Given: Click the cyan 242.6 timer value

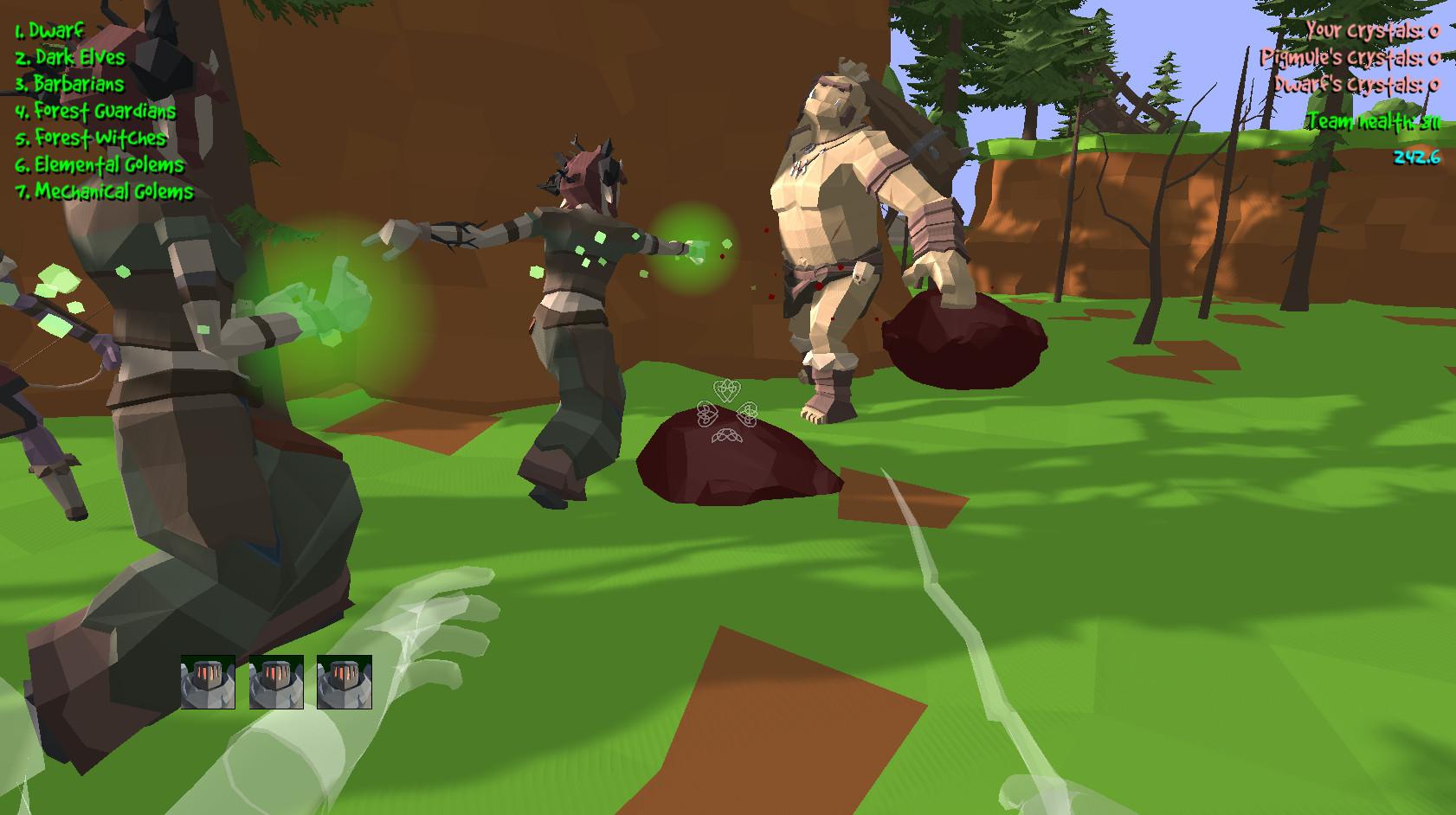Looking at the screenshot, I should coord(1419,157).
